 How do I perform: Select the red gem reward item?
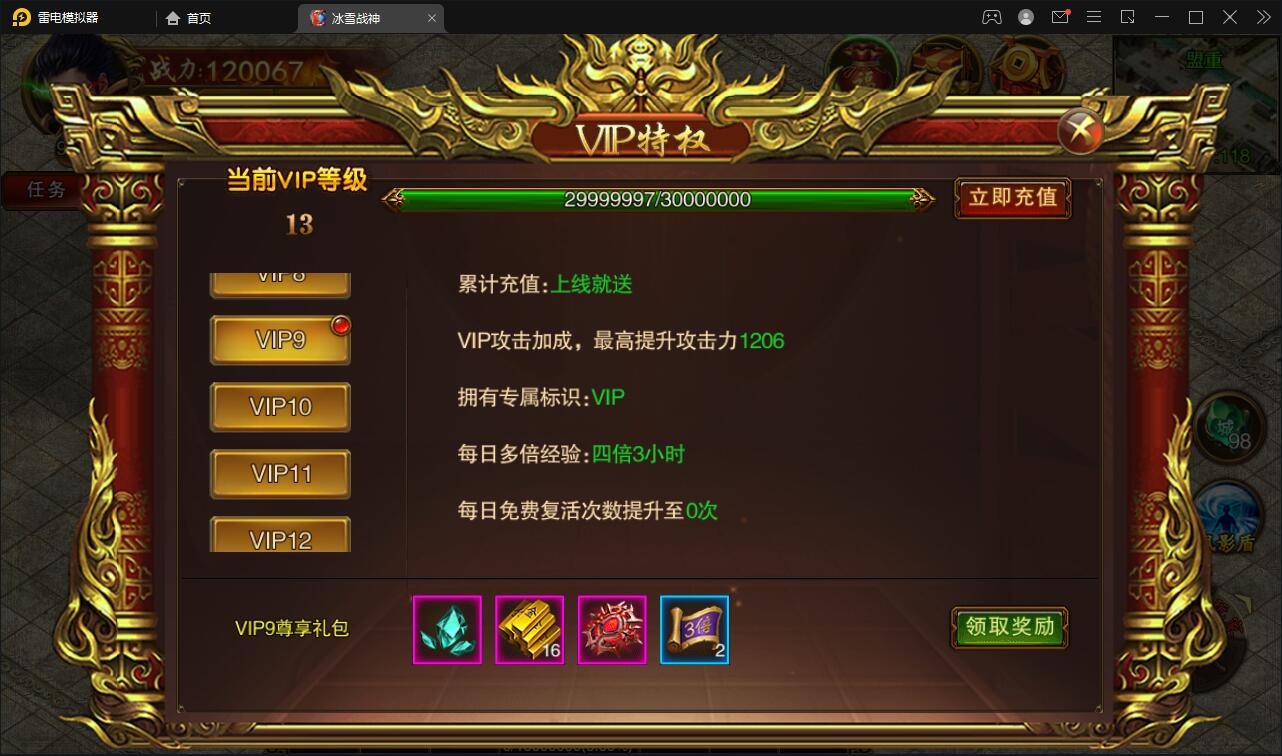pyautogui.click(x=611, y=629)
